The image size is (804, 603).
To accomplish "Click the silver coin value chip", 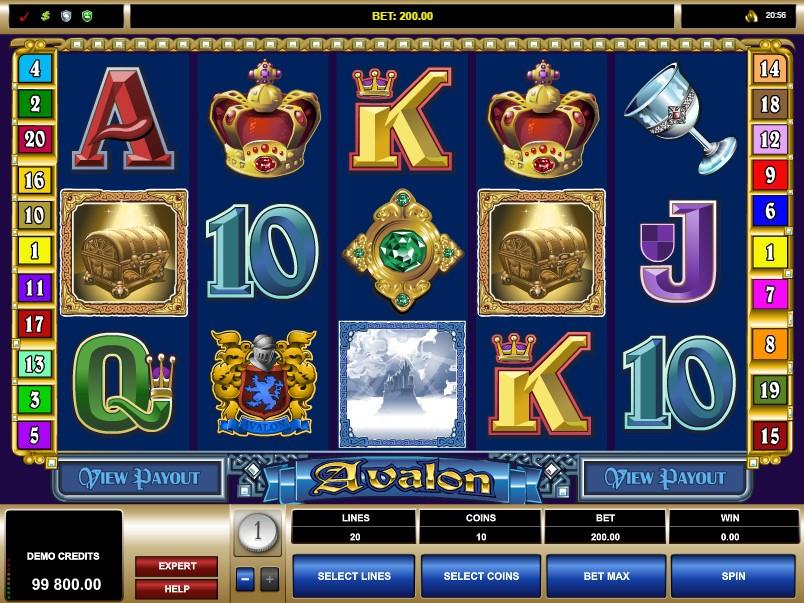I will pyautogui.click(x=257, y=533).
